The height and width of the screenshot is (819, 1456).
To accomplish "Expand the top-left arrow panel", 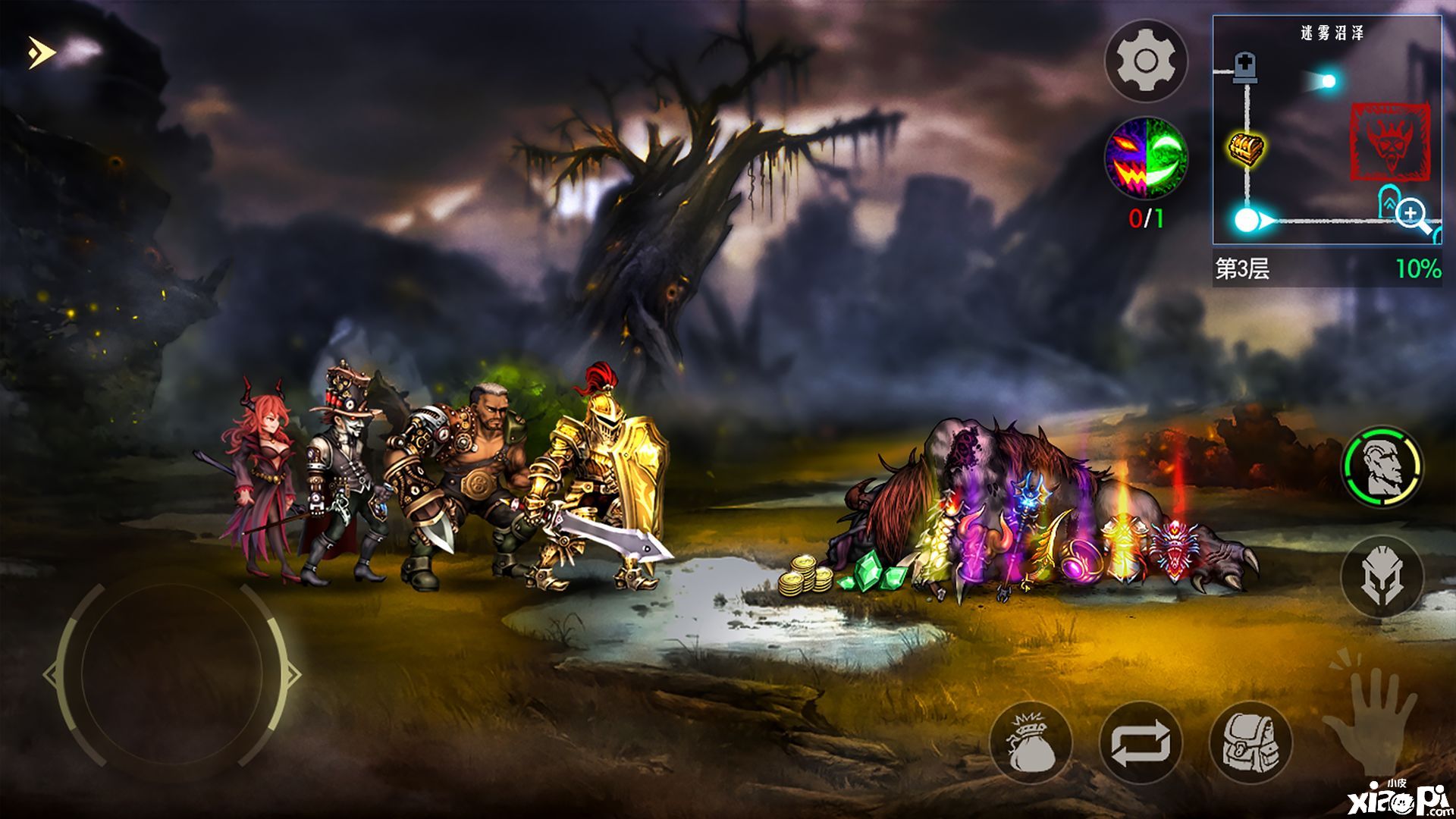I will tap(42, 52).
